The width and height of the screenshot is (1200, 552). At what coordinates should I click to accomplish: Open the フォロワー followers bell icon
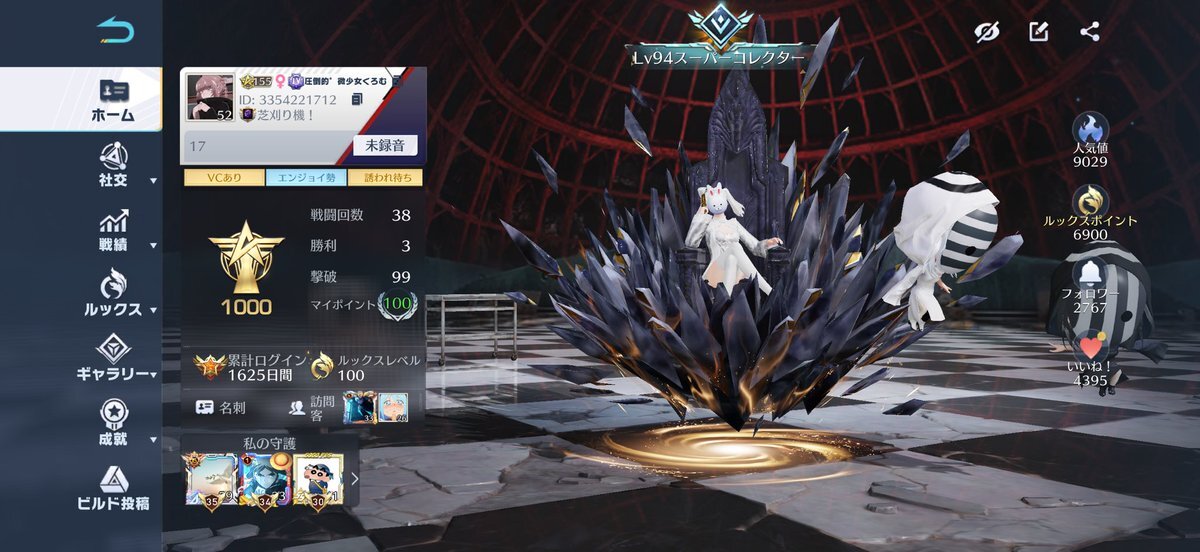pos(1090,272)
